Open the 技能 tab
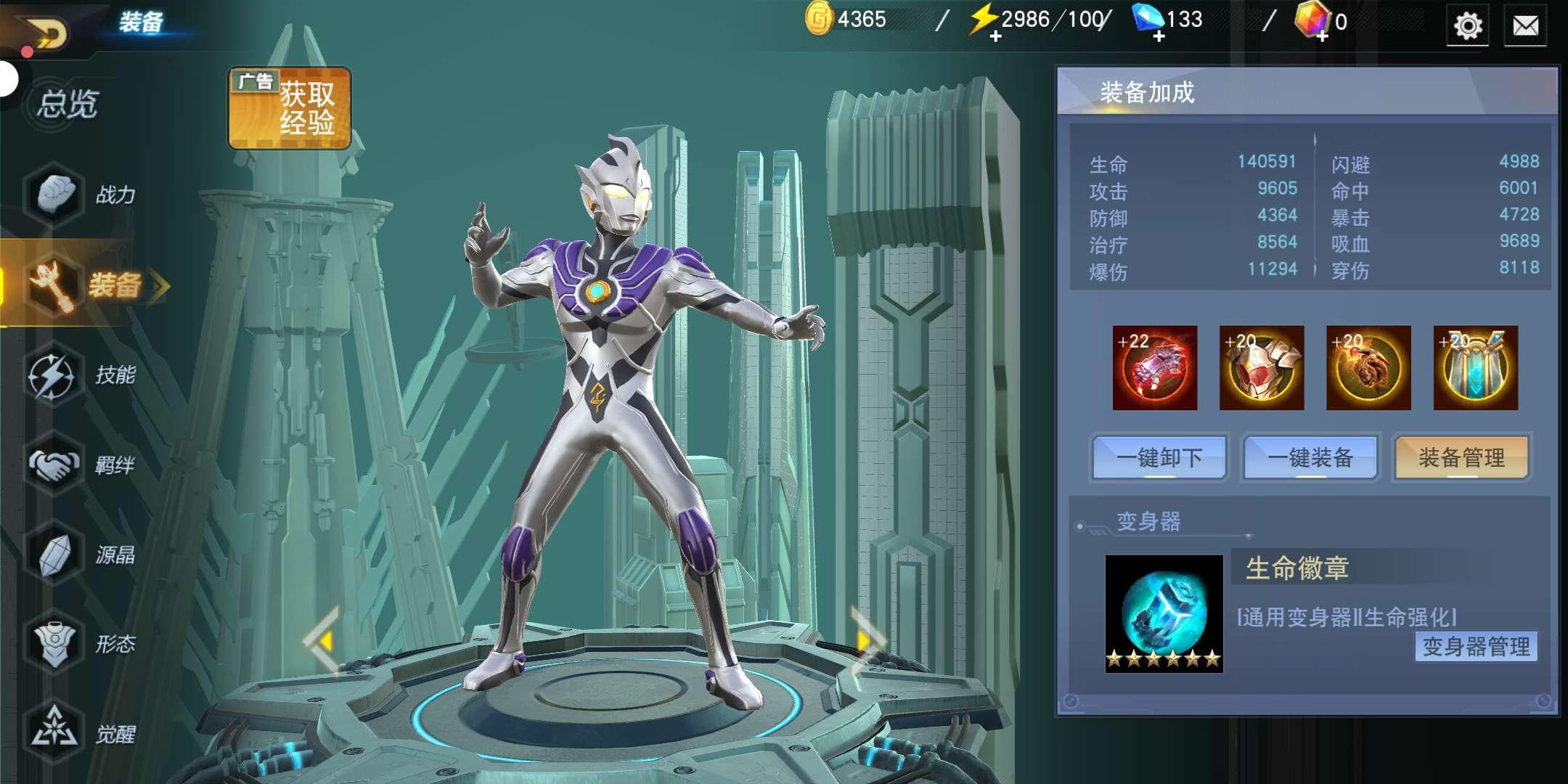 [83, 375]
